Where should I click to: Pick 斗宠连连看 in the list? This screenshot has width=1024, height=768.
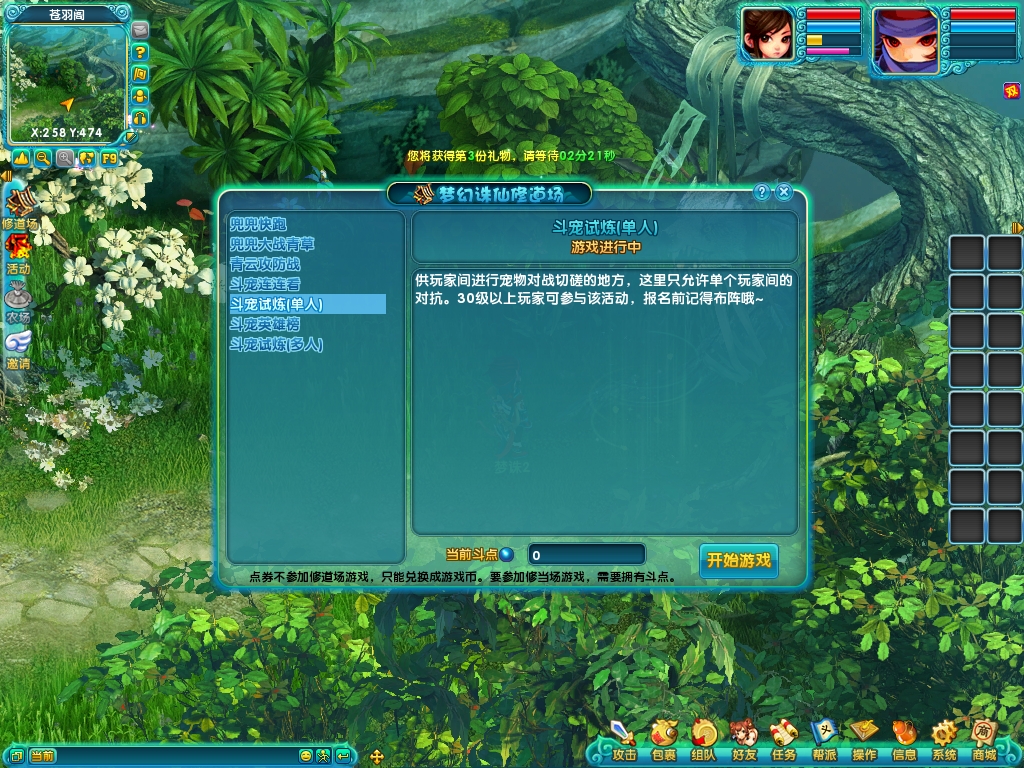[265, 284]
